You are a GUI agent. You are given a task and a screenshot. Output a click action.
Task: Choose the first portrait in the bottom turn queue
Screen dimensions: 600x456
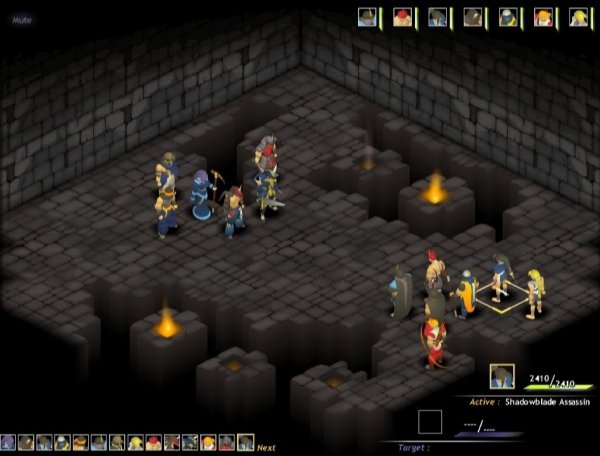coord(8,442)
